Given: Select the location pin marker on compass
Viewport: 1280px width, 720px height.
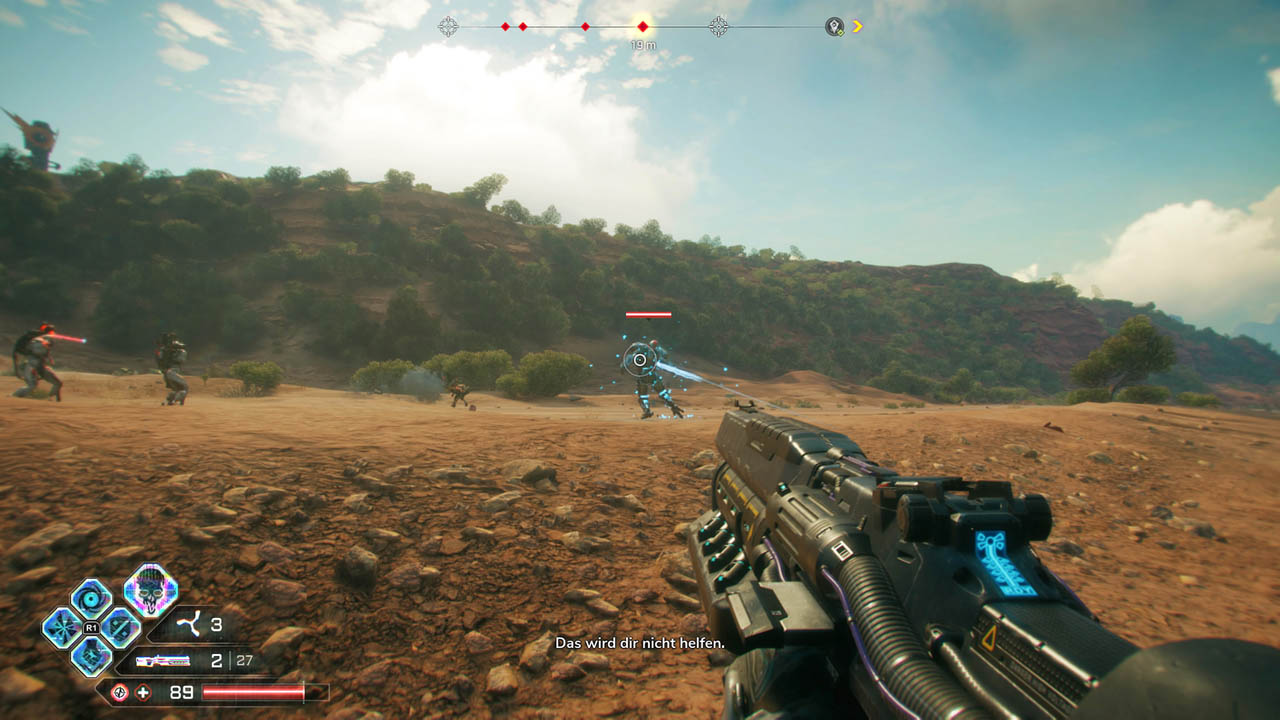Looking at the screenshot, I should [834, 27].
